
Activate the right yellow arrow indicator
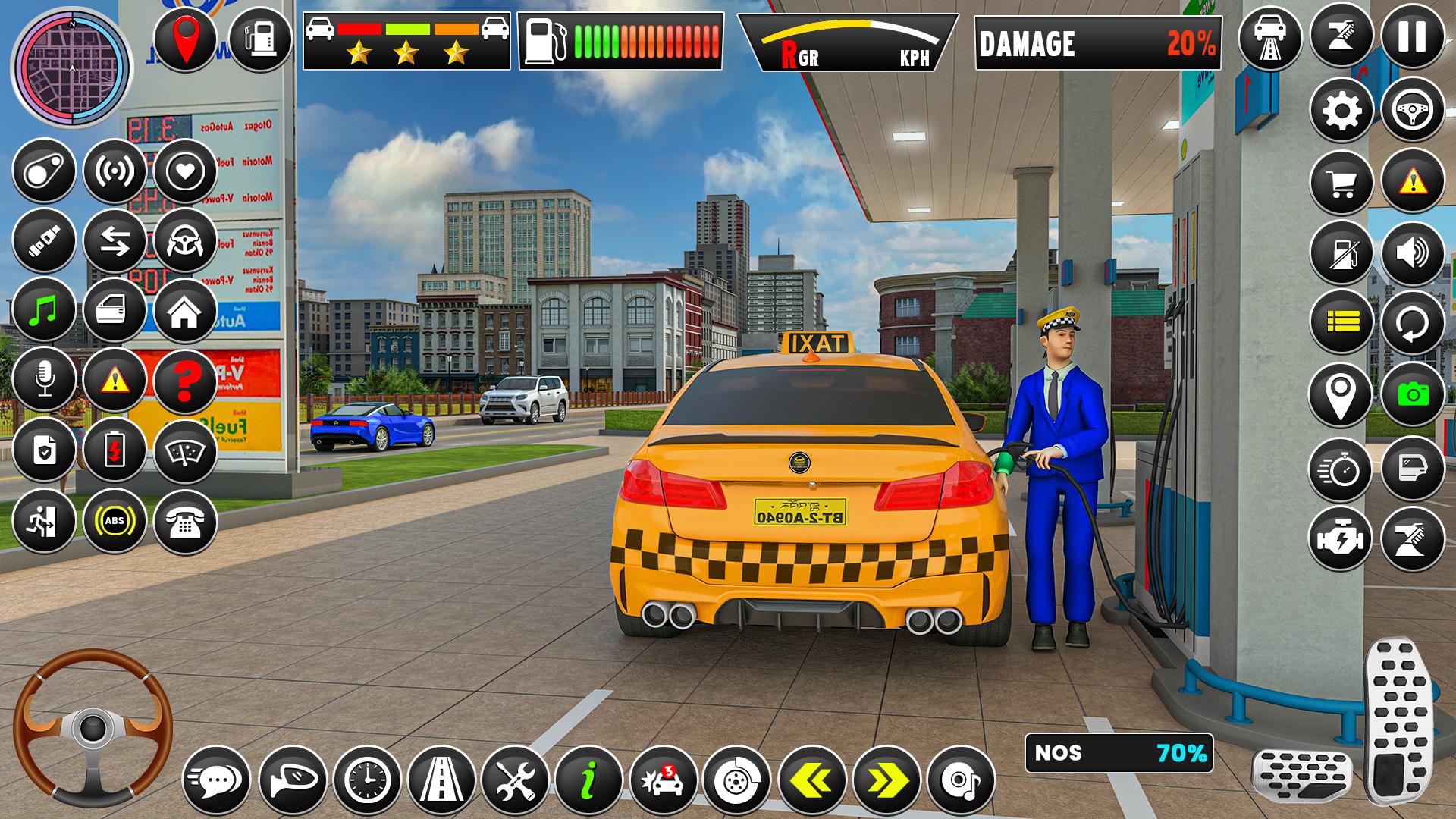tap(886, 780)
